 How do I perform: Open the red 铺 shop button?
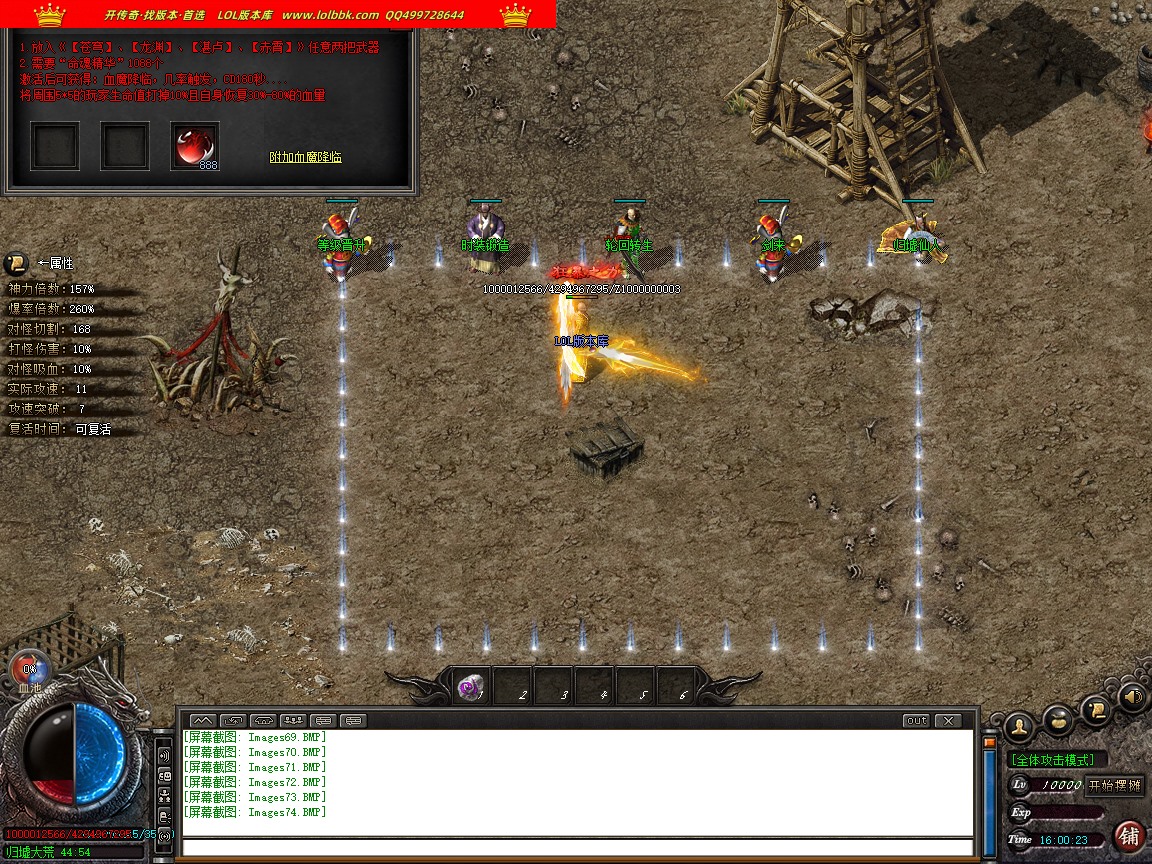click(1130, 835)
